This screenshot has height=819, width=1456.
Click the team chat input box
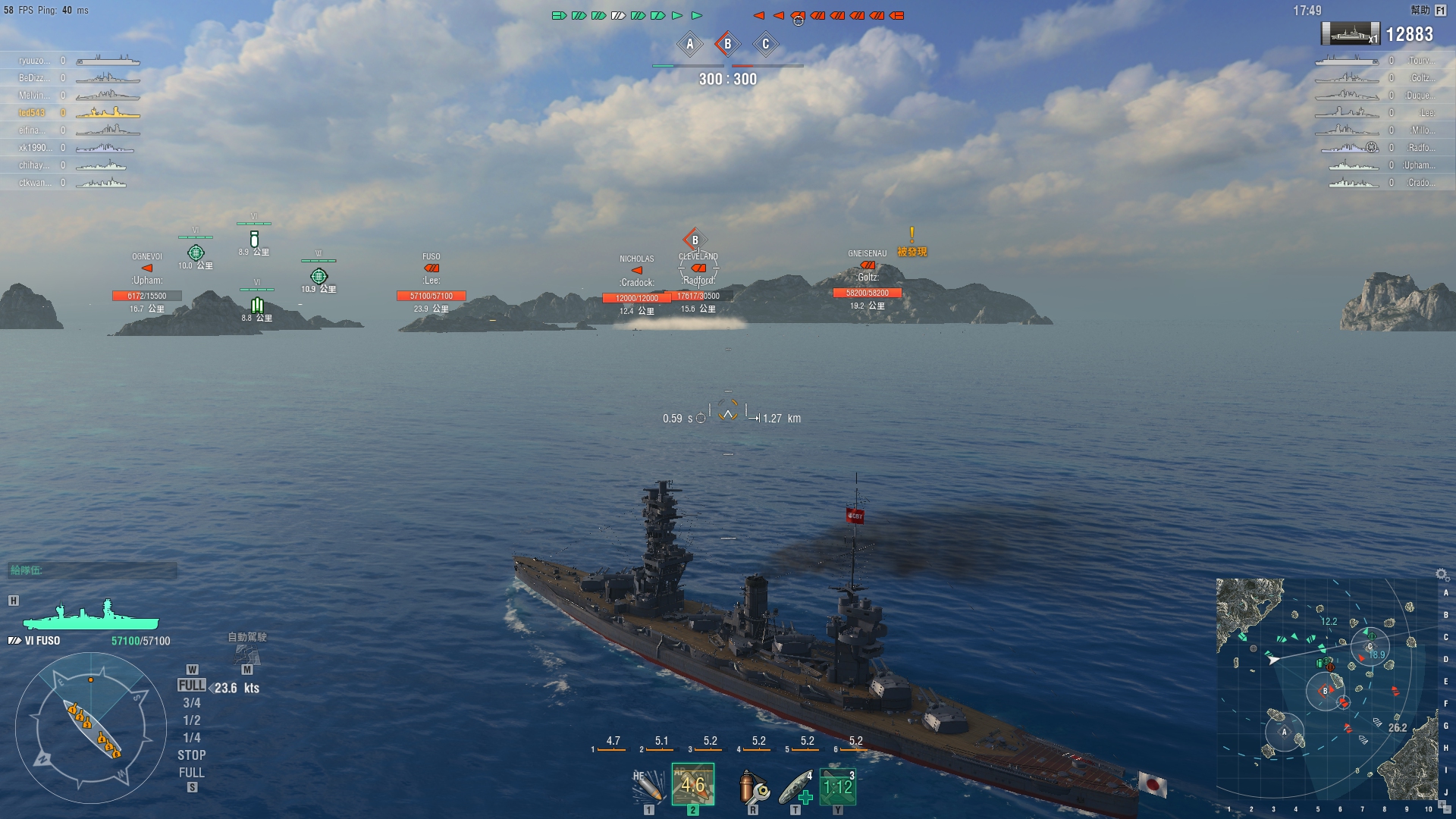coord(93,570)
